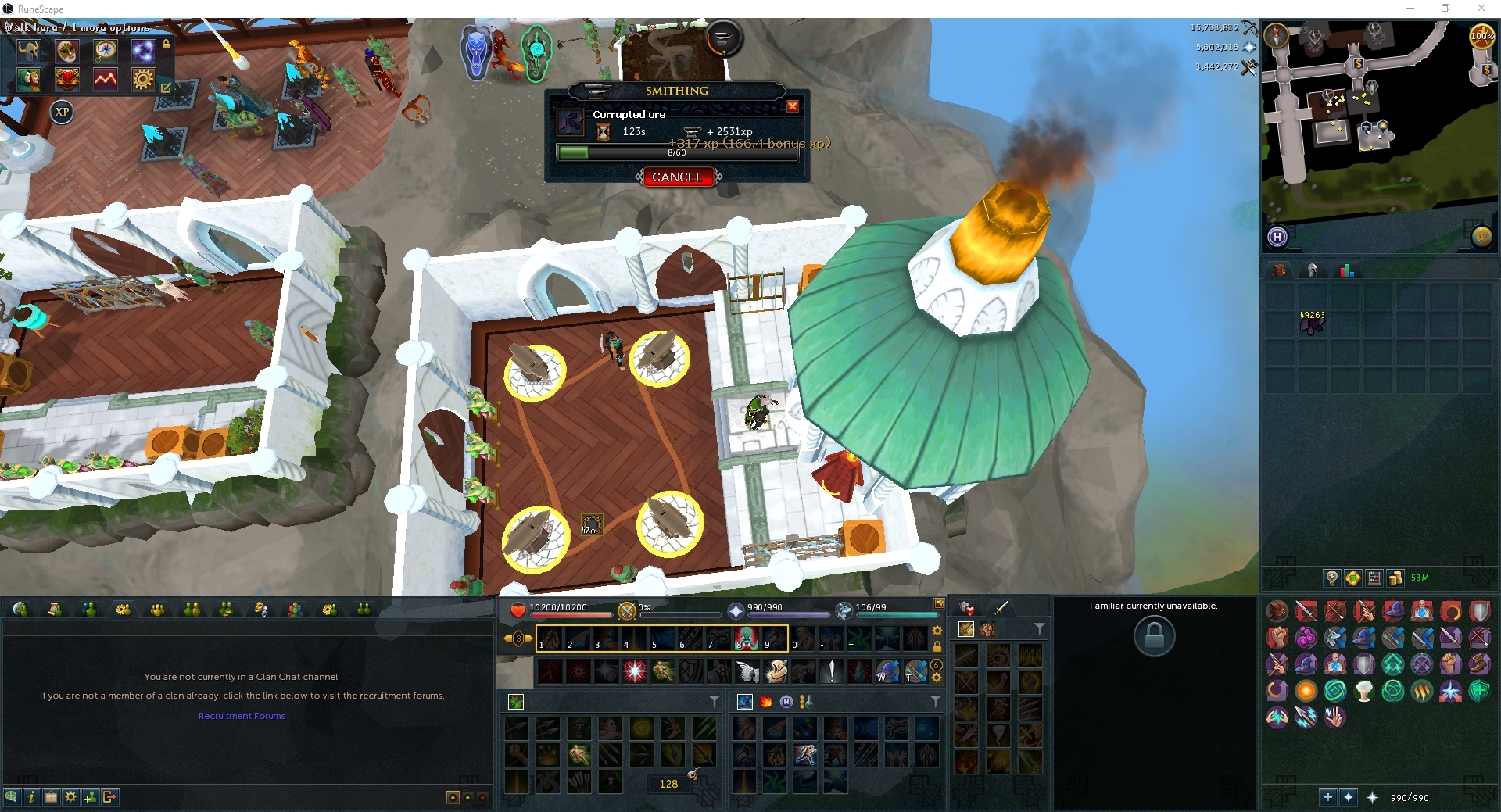This screenshot has width=1501, height=812.
Task: Select the corrupted ore stack in inventory
Action: [x=1313, y=324]
